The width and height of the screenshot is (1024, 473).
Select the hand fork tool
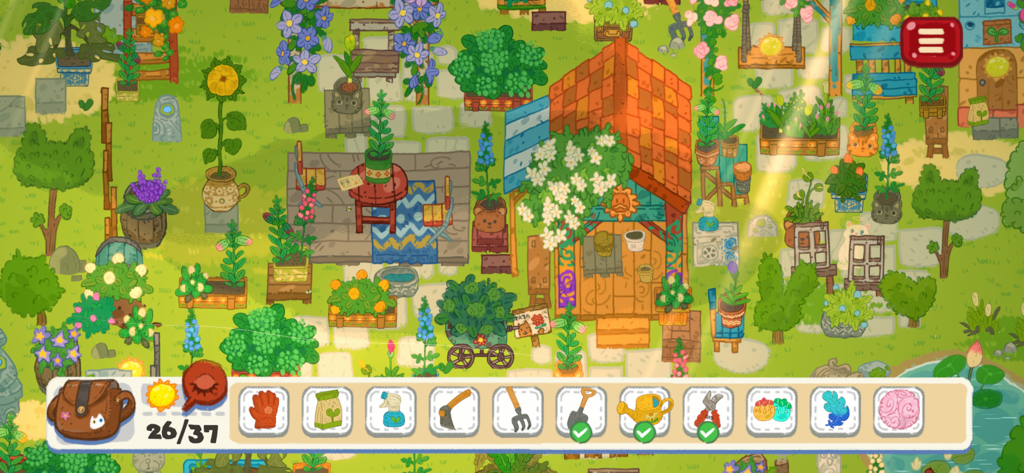518,410
